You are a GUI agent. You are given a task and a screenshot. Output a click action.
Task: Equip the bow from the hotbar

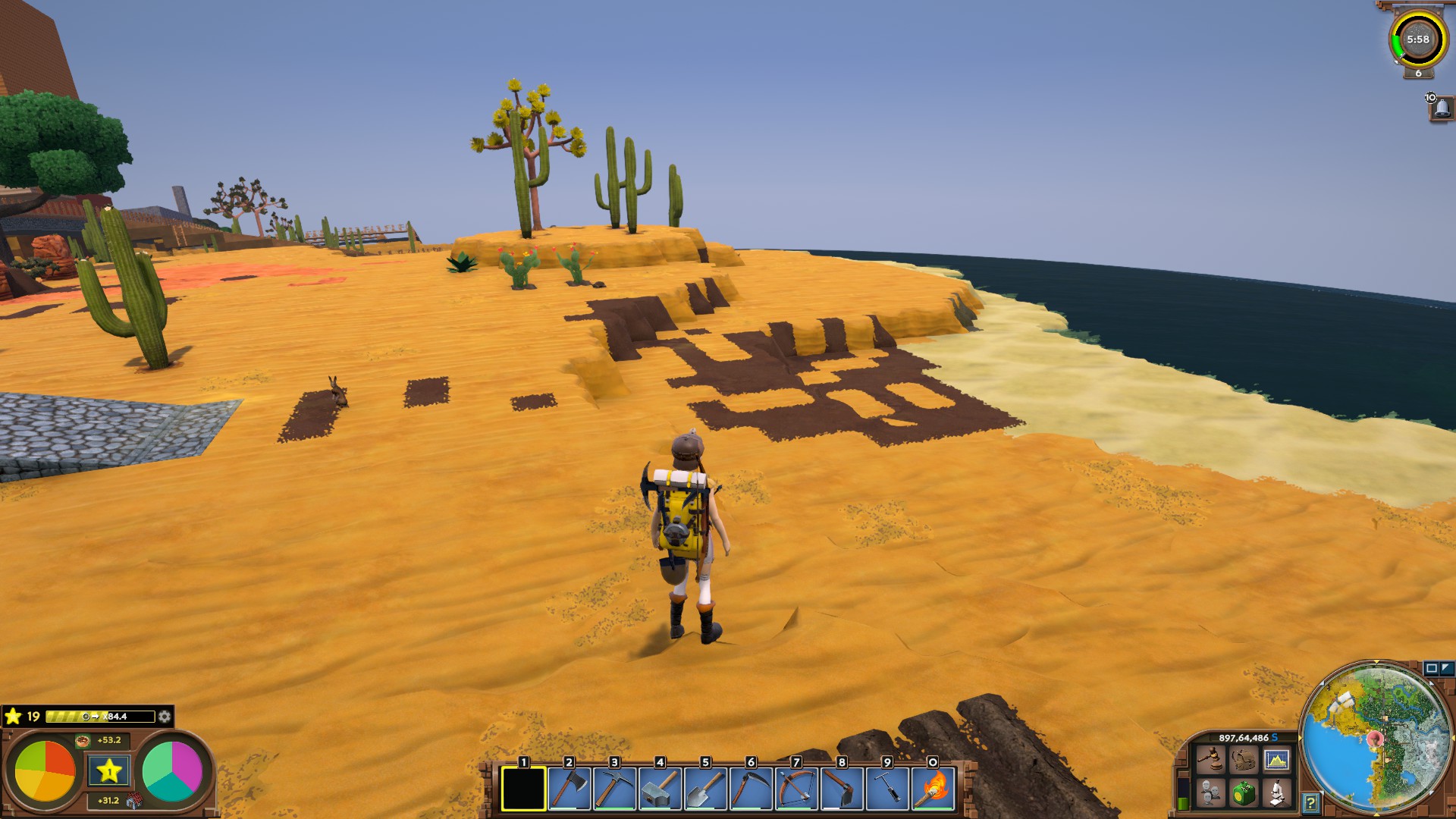[796, 789]
